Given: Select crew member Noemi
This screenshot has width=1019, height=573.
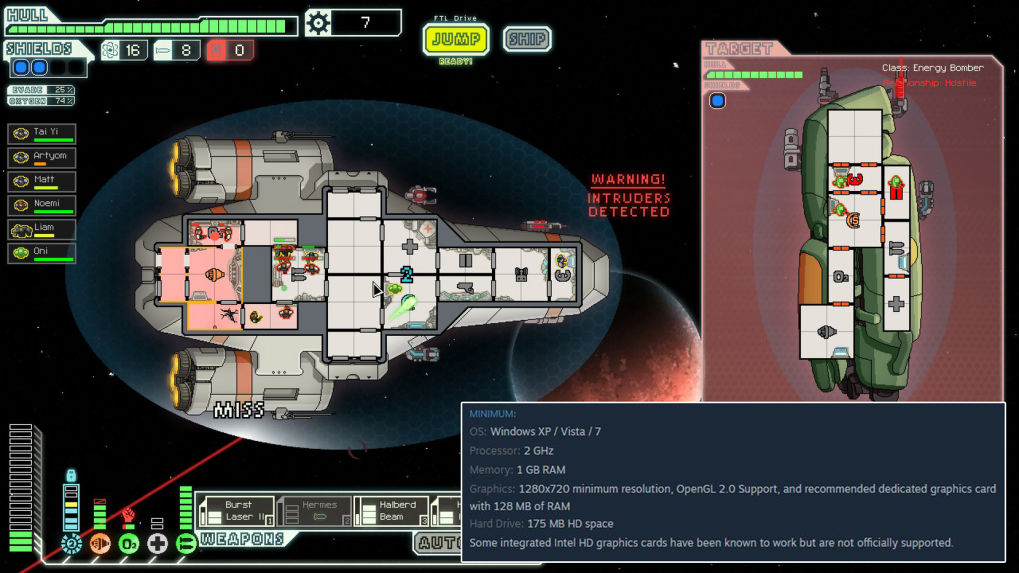Looking at the screenshot, I should click(42, 205).
